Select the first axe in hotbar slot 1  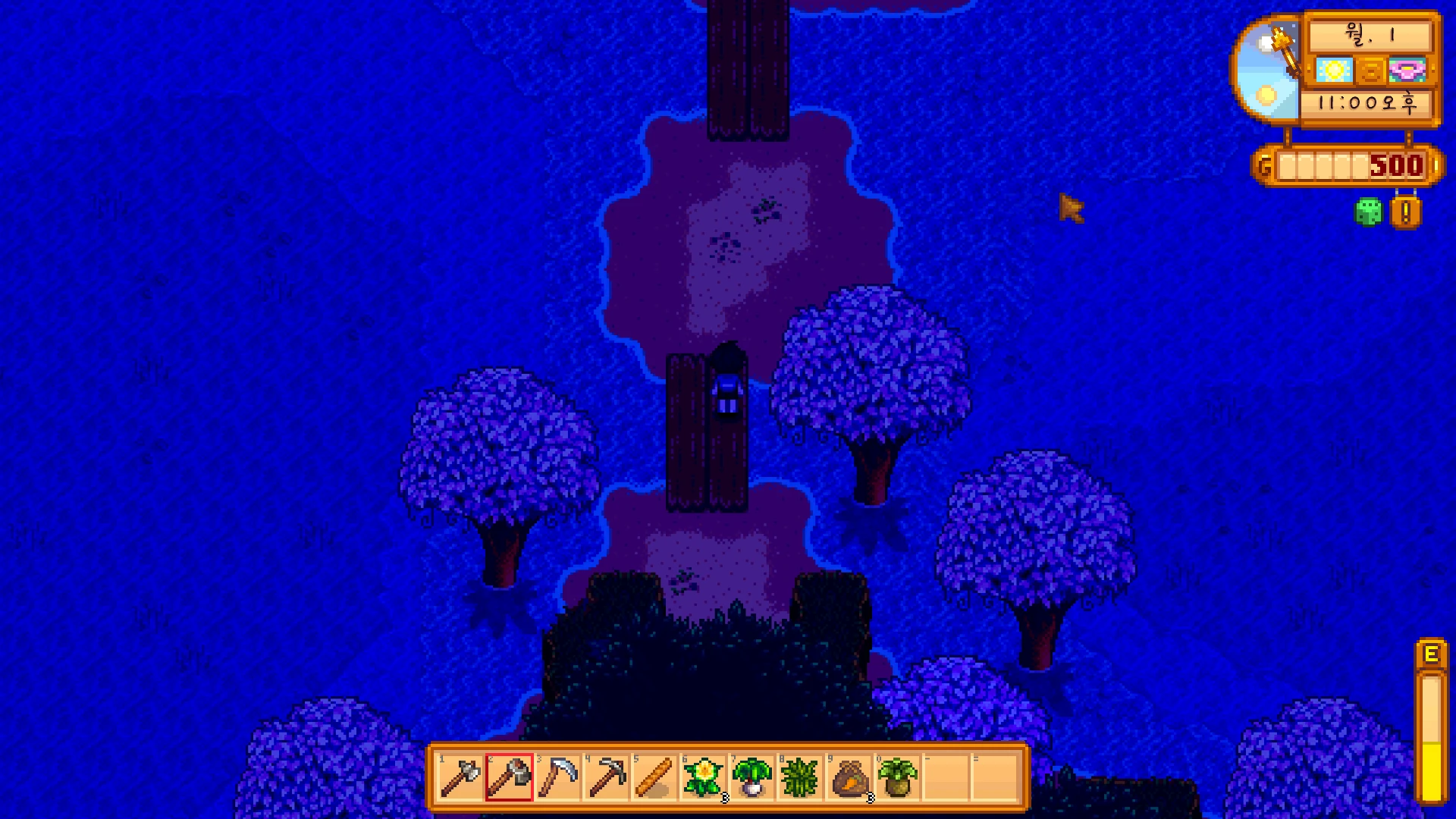coord(460,777)
